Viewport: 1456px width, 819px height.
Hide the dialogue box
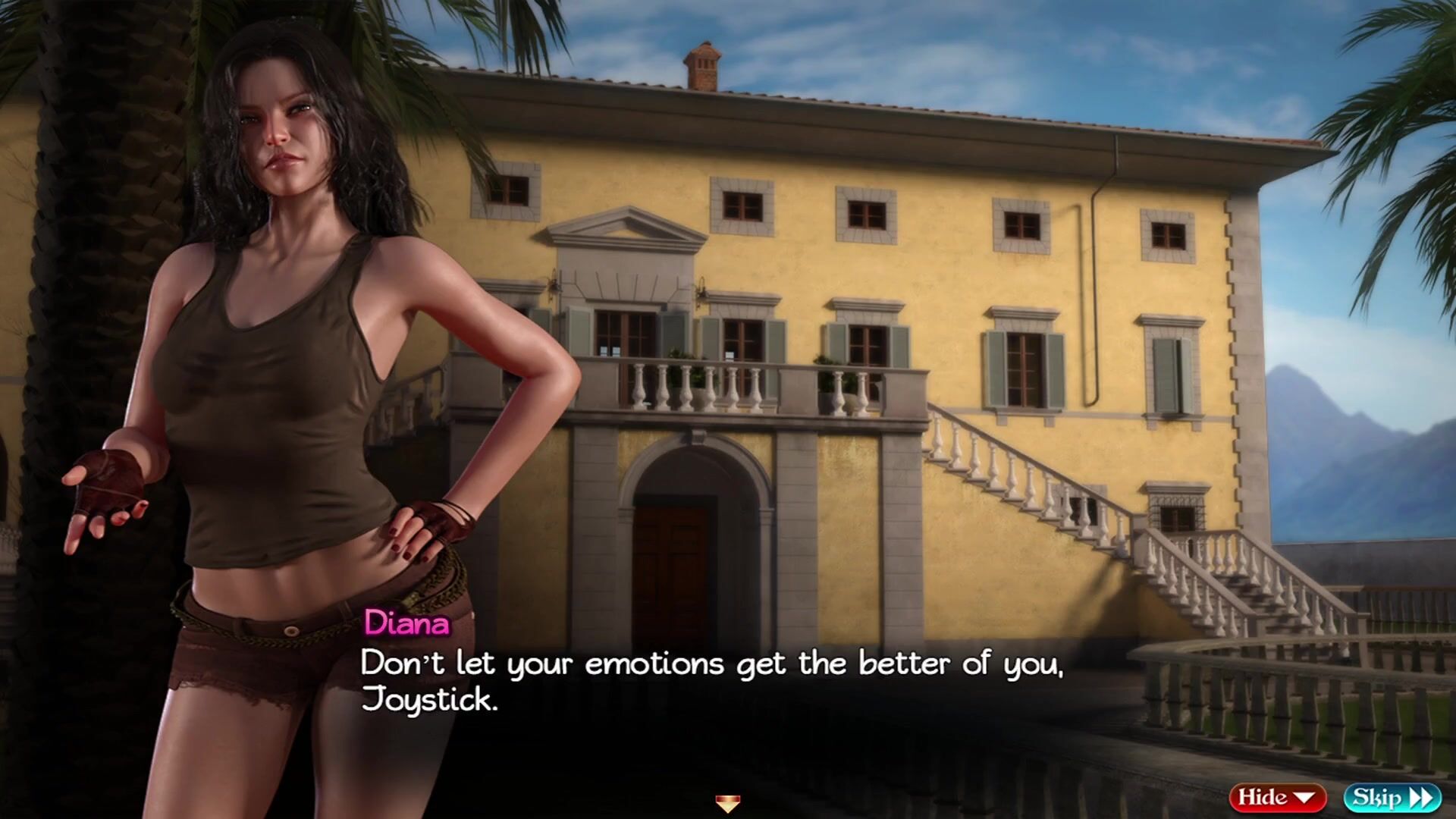pyautogui.click(x=1277, y=797)
